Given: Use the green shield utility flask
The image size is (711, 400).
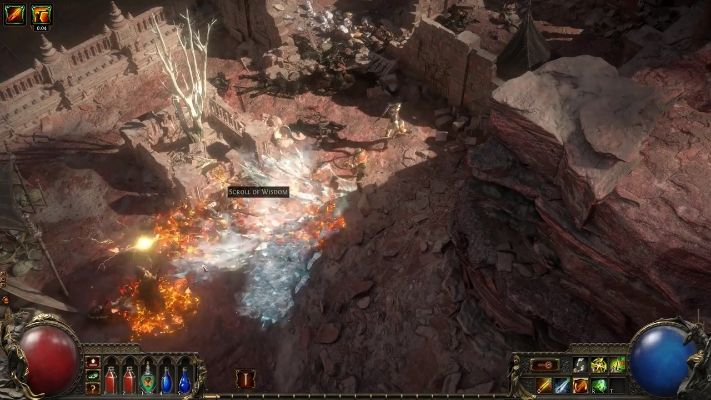Looking at the screenshot, I should [147, 380].
